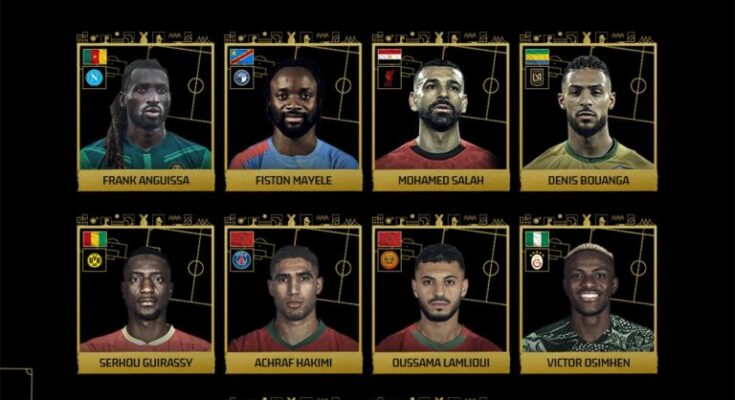The width and height of the screenshot is (735, 400).
Task: Select the Frank Anguissa player card
Action: coord(145,115)
